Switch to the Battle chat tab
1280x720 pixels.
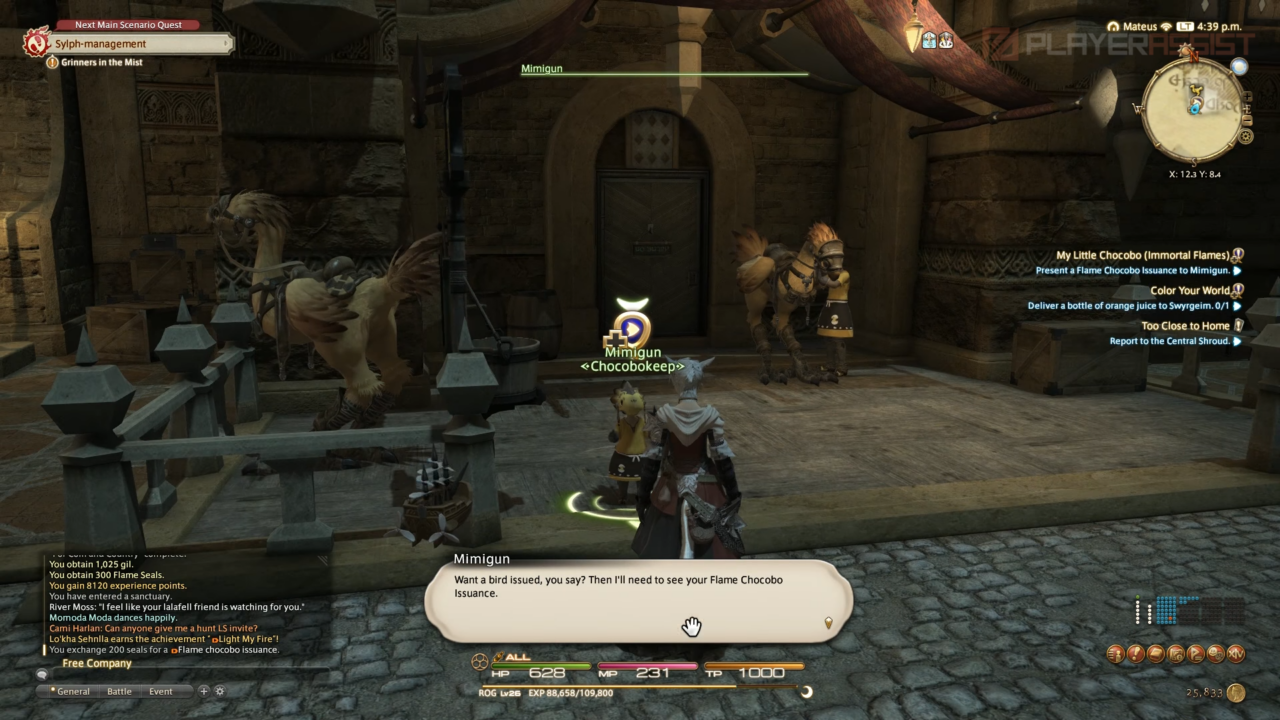[x=119, y=691]
